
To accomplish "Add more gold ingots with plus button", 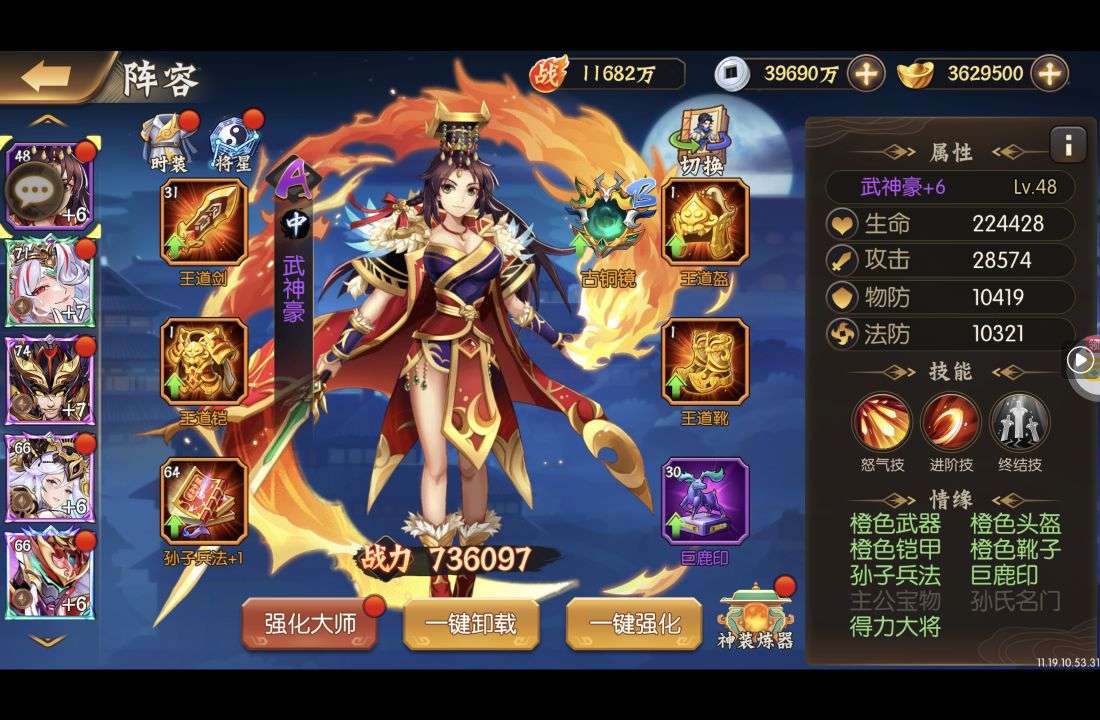I will 1049,73.
